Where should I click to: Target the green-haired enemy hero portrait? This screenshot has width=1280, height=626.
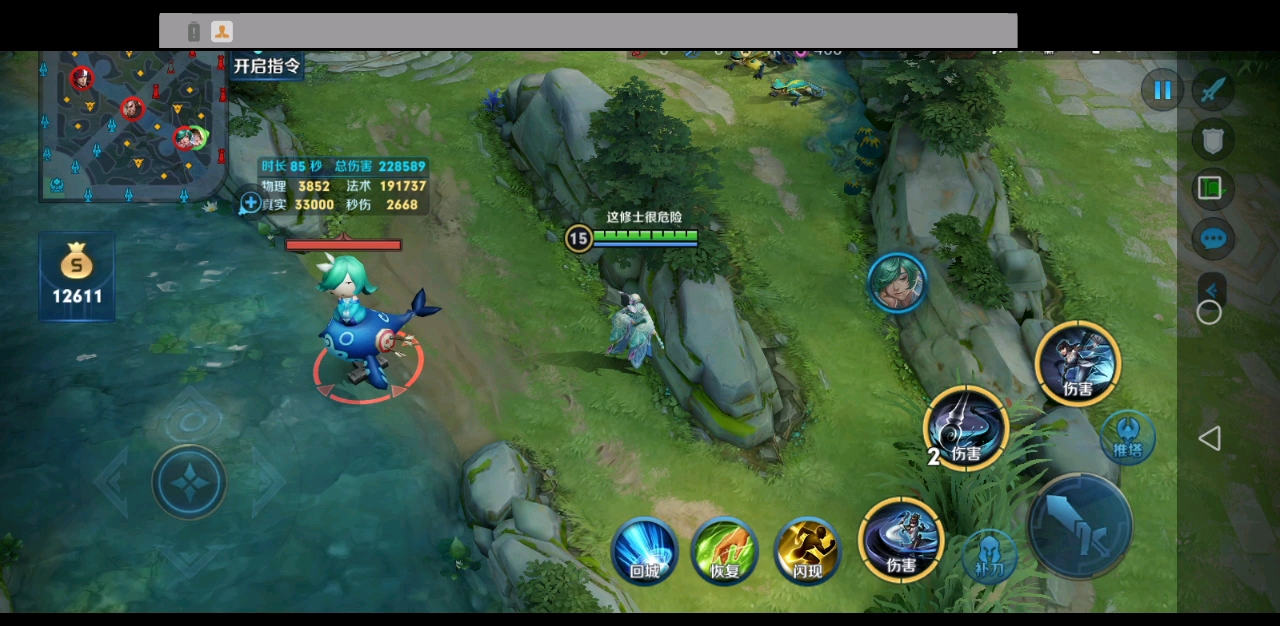click(897, 282)
